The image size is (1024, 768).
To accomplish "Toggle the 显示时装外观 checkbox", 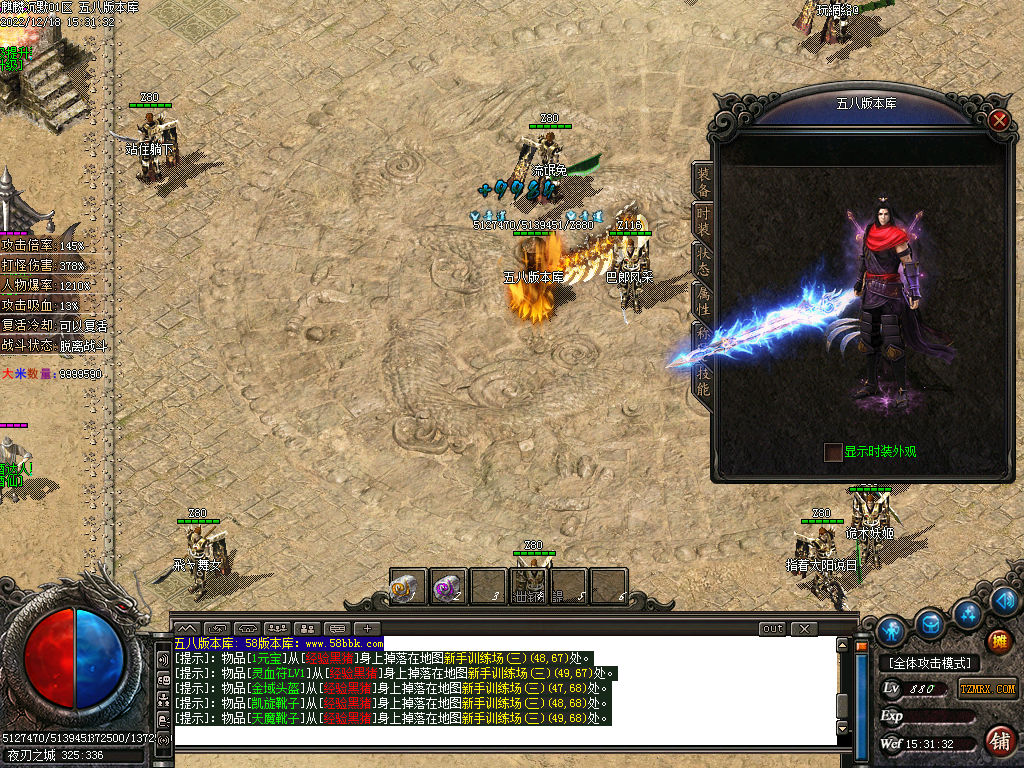I will click(x=832, y=452).
